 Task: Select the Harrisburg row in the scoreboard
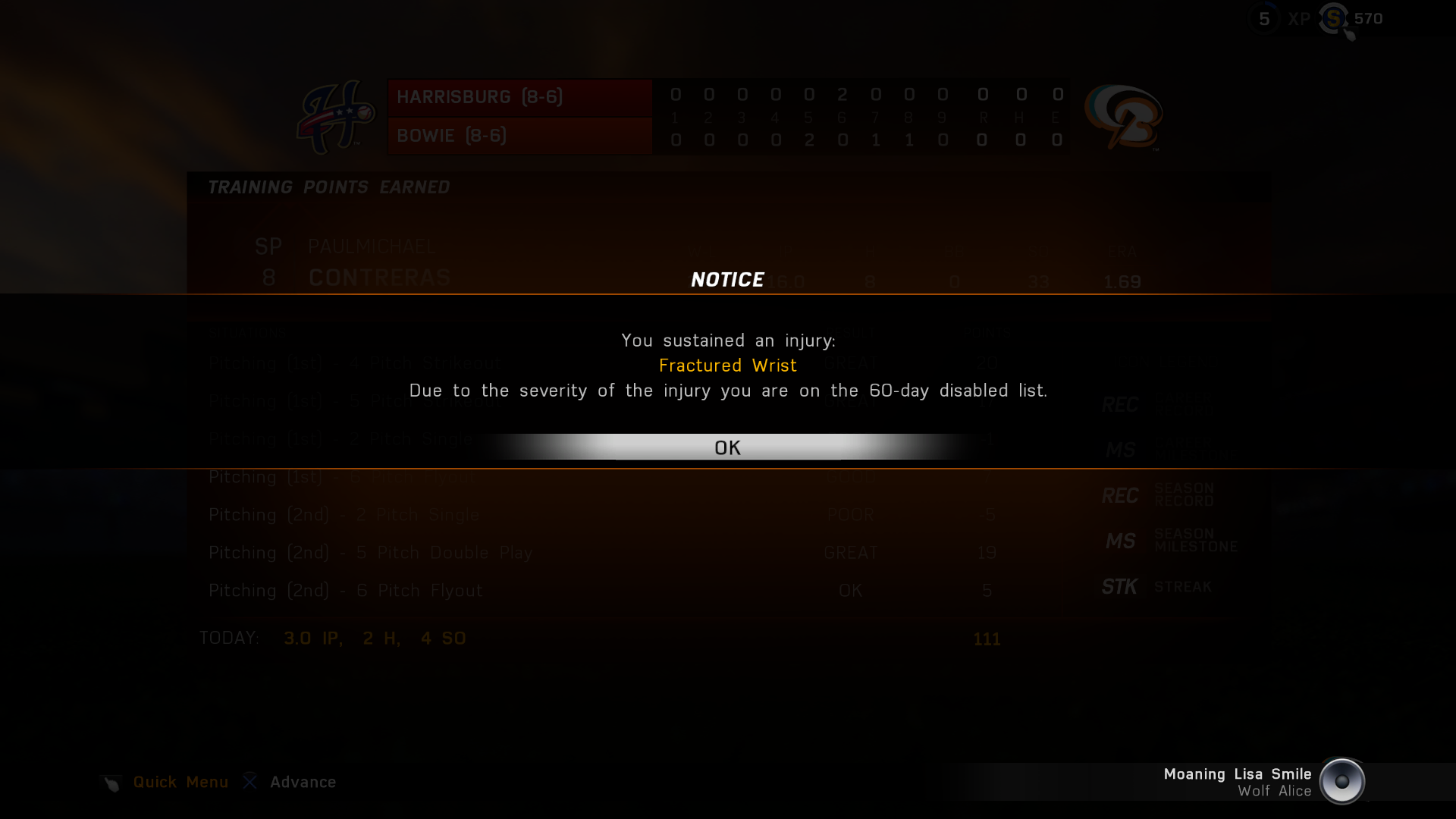coord(519,97)
